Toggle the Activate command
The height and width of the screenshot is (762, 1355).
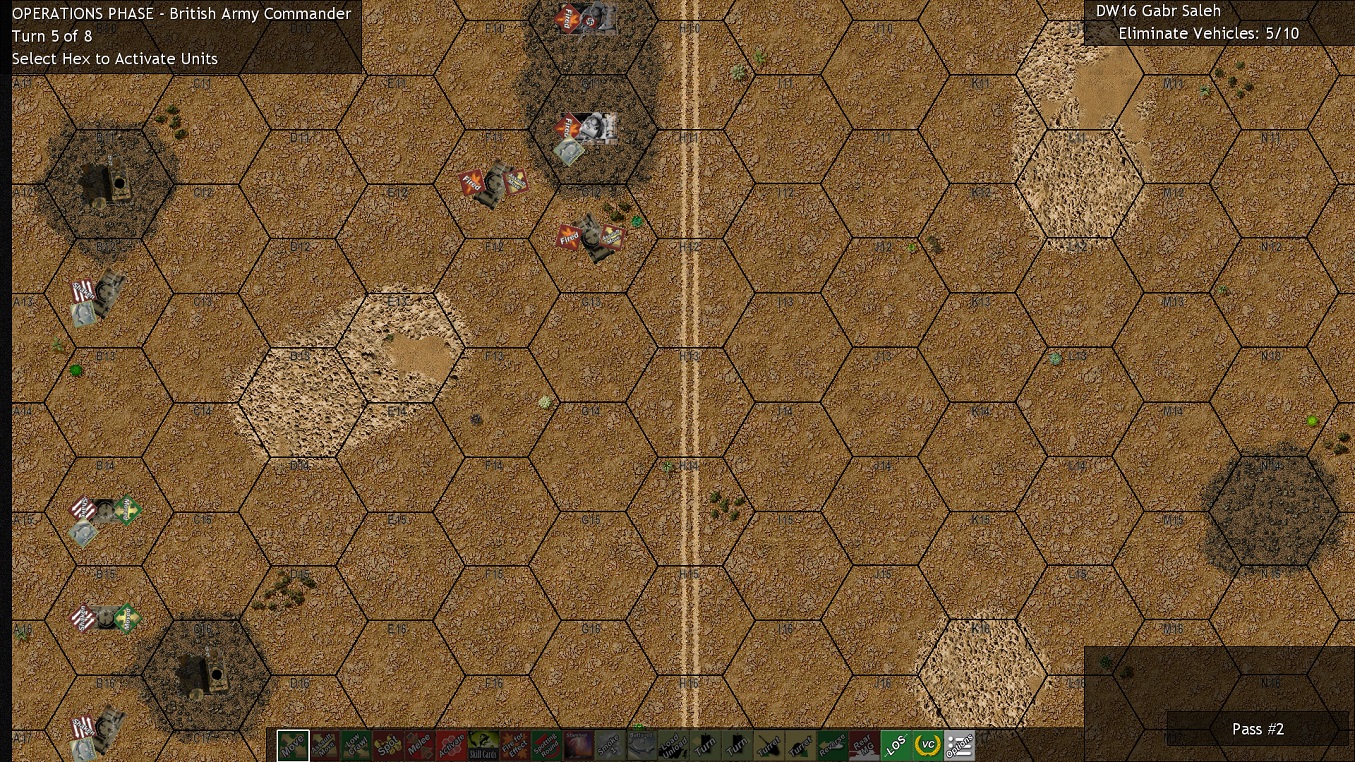(x=453, y=744)
